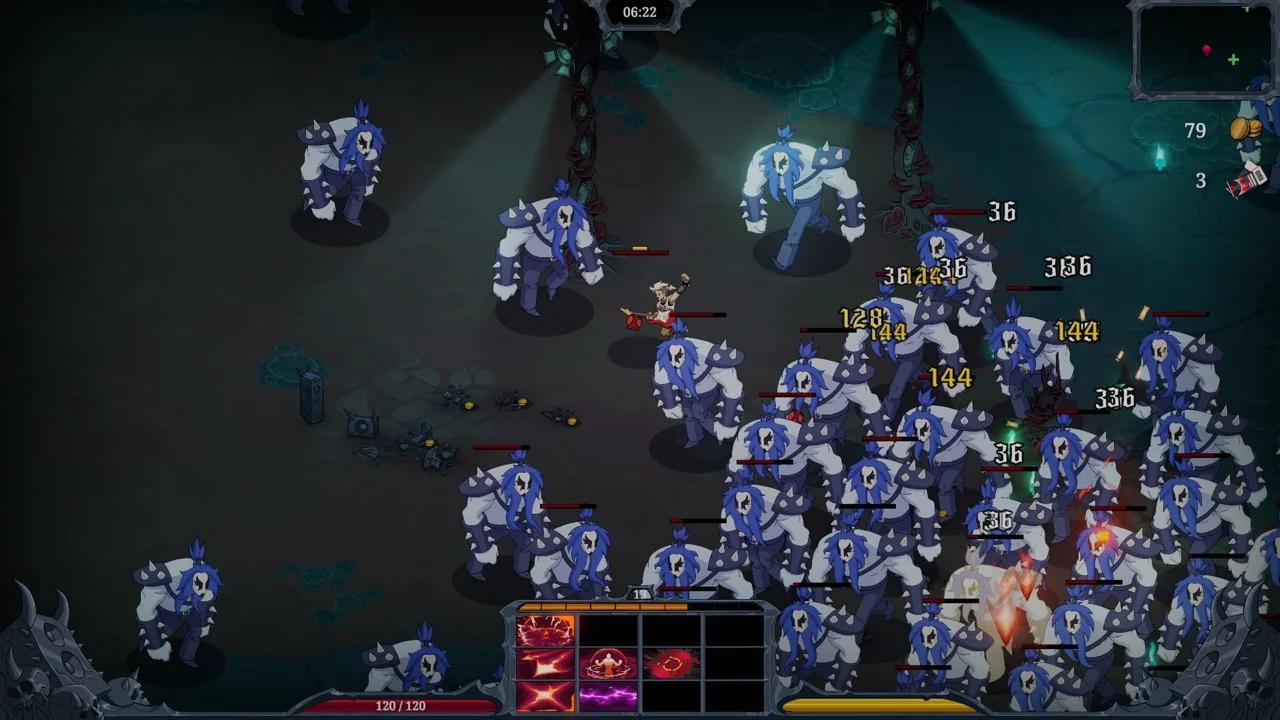Image resolution: width=1280 pixels, height=720 pixels.
Task: Choose the red swirling orb ability icon
Action: coord(671,663)
